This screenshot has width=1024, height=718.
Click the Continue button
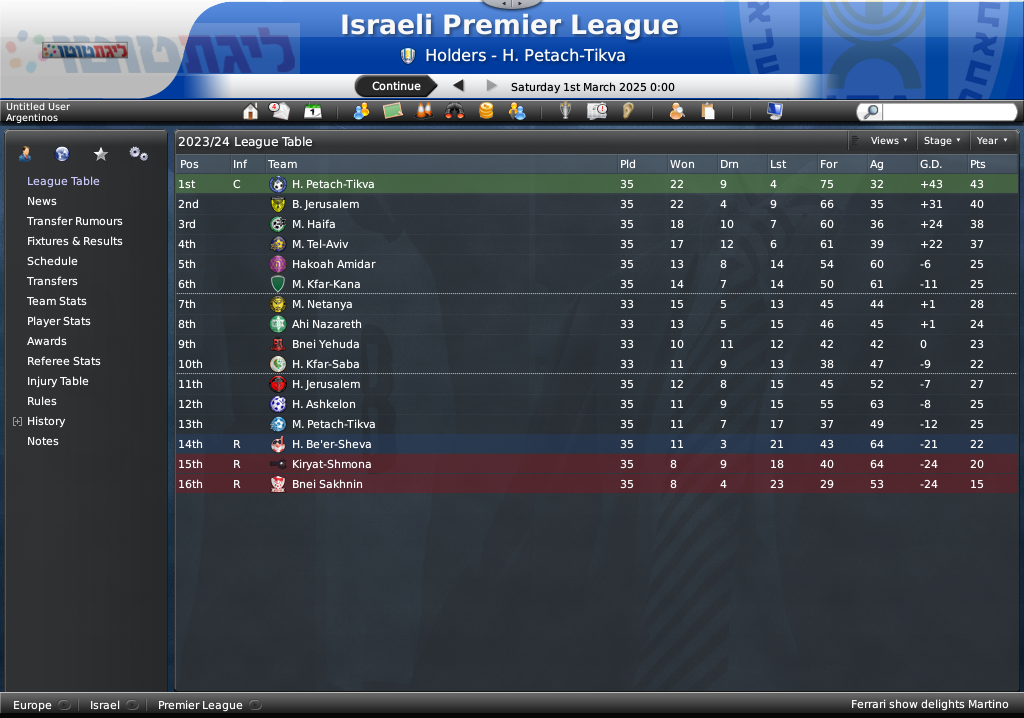(x=396, y=86)
